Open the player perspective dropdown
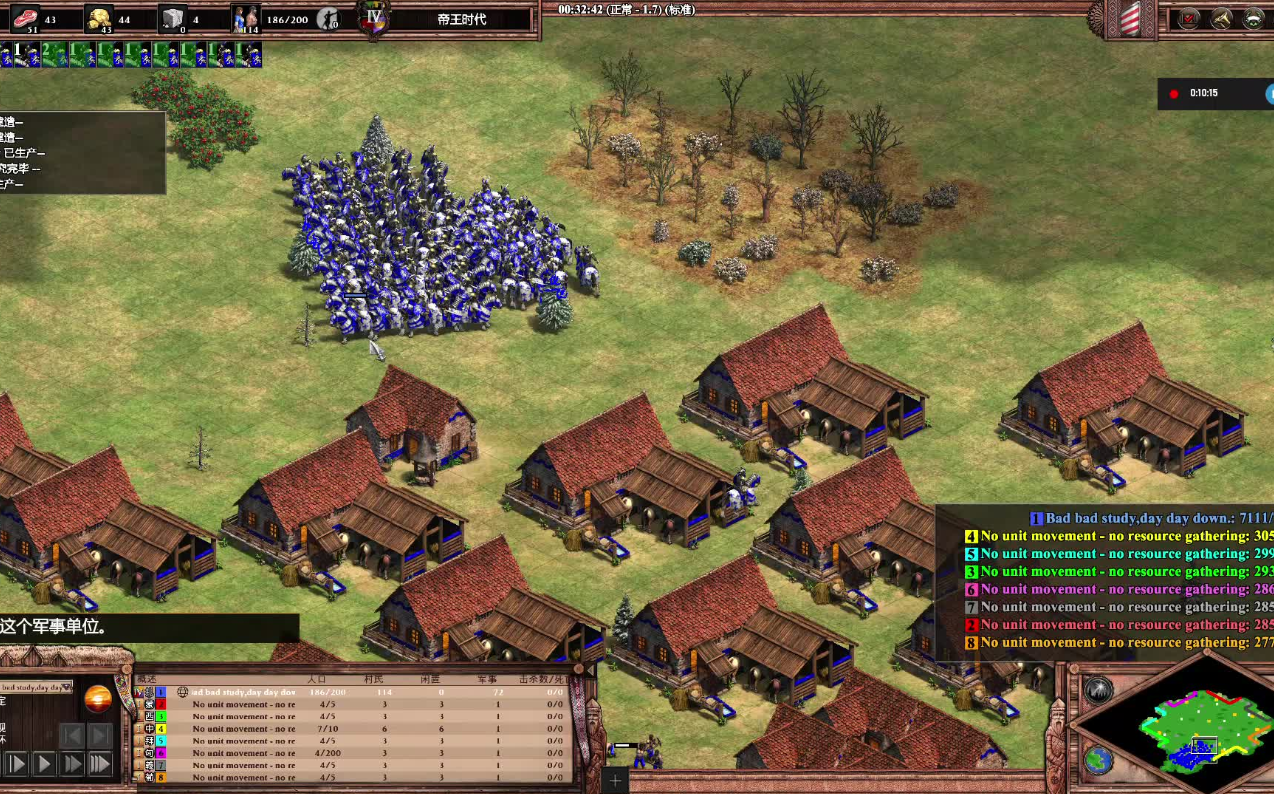The width and height of the screenshot is (1274, 794). click(37, 687)
